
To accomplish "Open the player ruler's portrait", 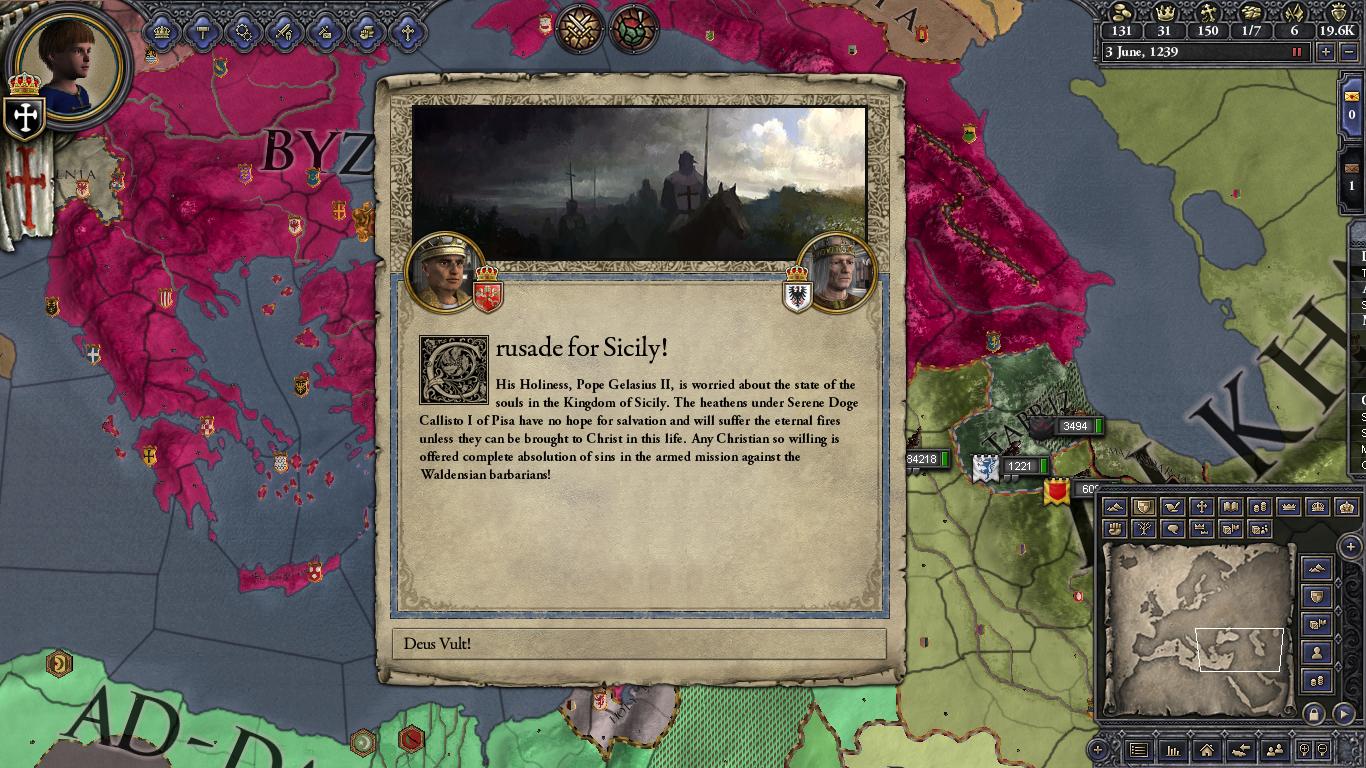I will click(x=70, y=65).
